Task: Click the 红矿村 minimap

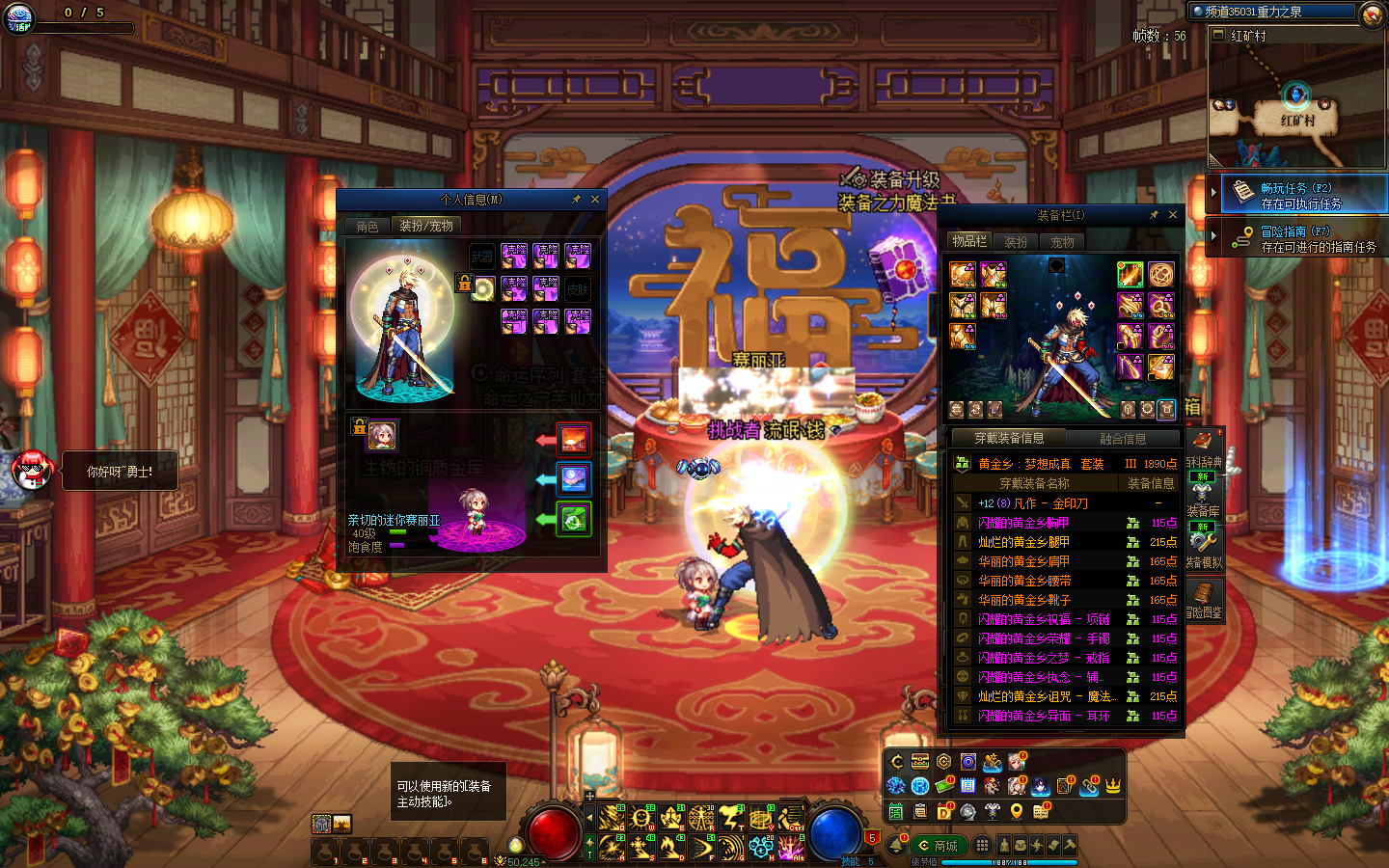Action: point(1296,106)
